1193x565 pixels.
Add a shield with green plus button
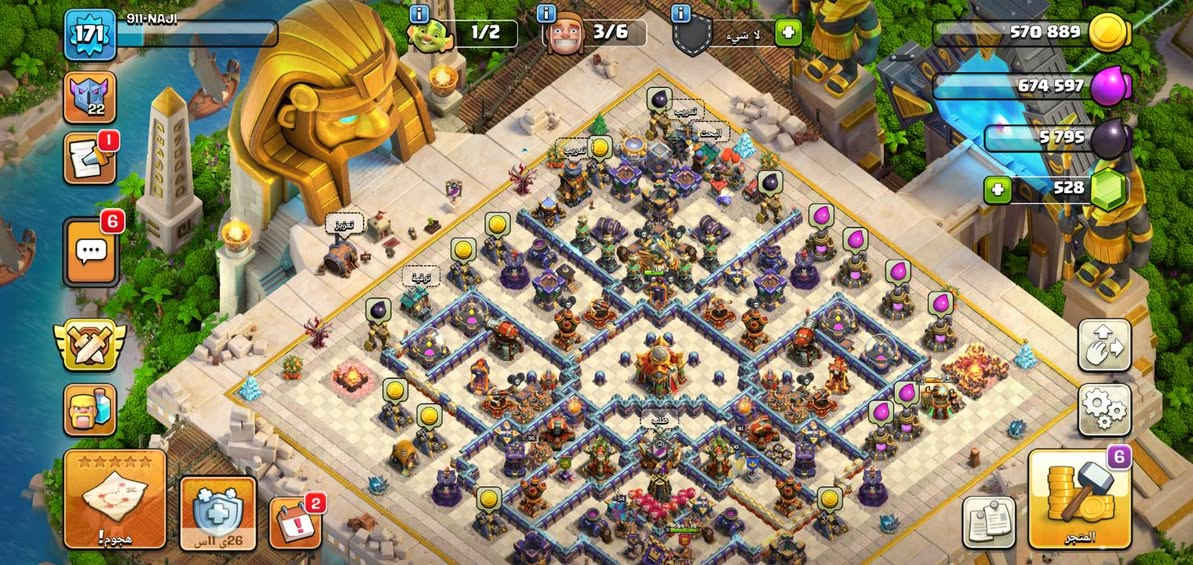(788, 32)
